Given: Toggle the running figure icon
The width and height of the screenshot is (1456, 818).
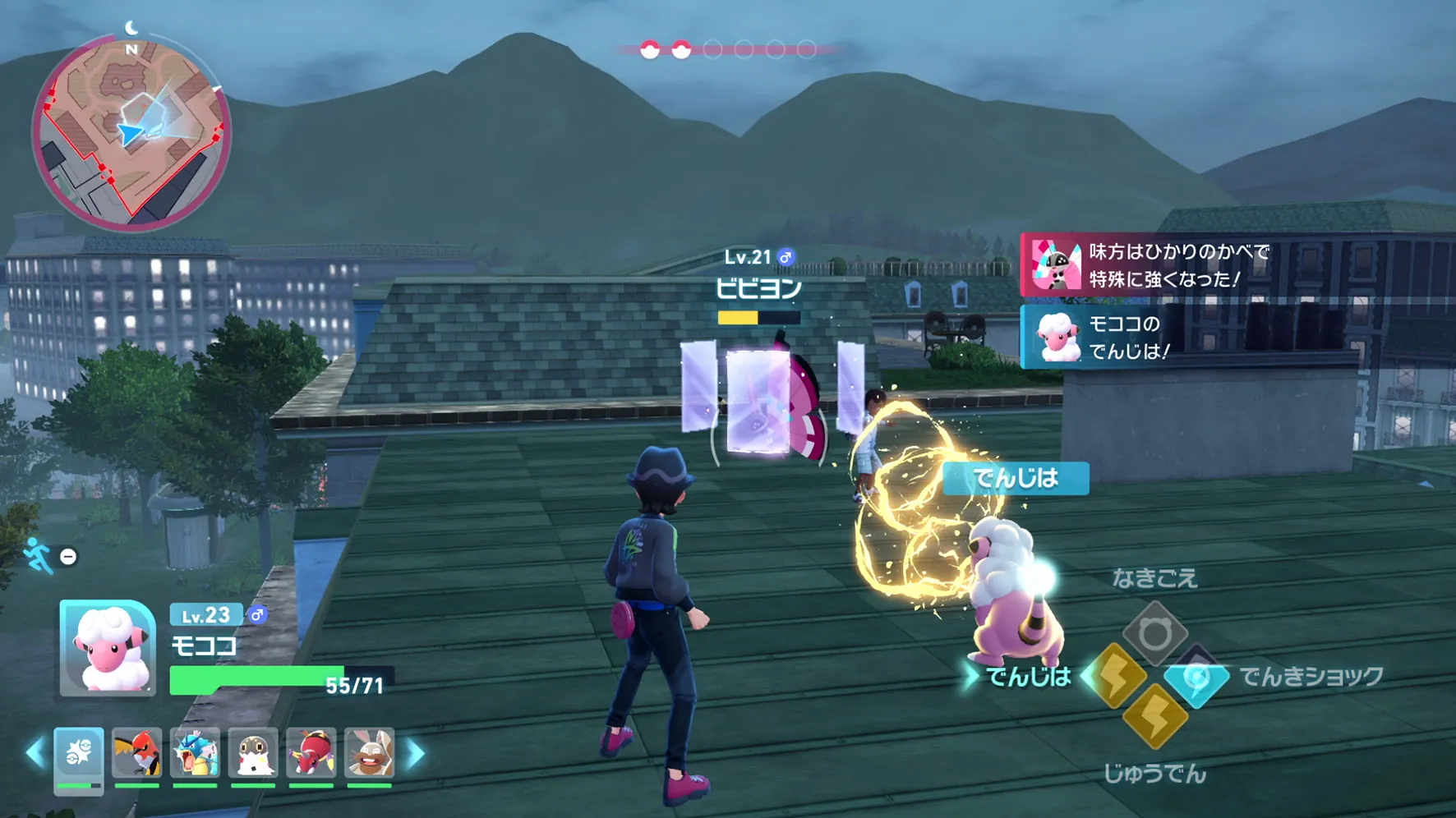Looking at the screenshot, I should coord(37,556).
